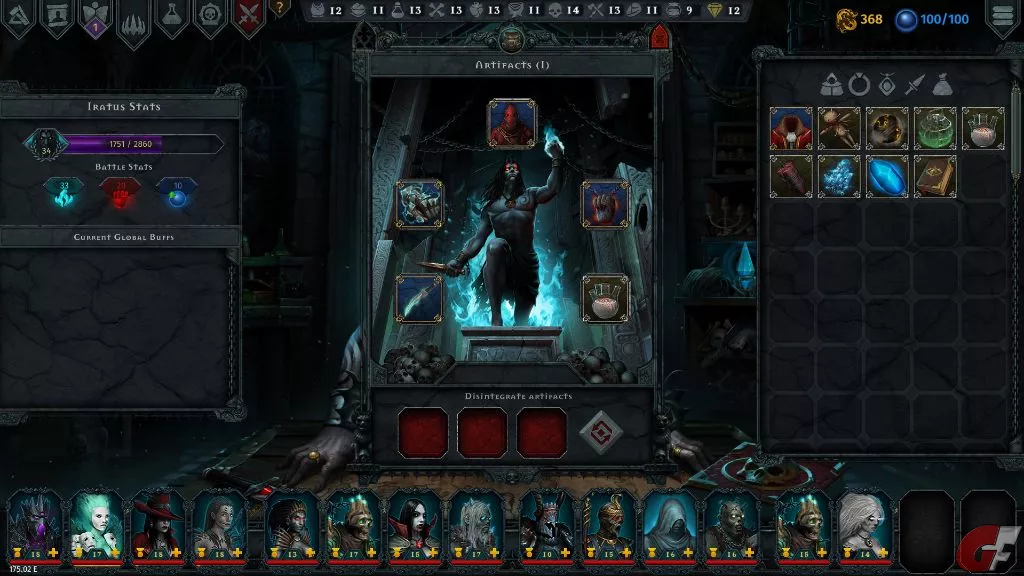The width and height of the screenshot is (1024, 576).
Task: Select the green glass flask artifact
Action: [x=934, y=128]
